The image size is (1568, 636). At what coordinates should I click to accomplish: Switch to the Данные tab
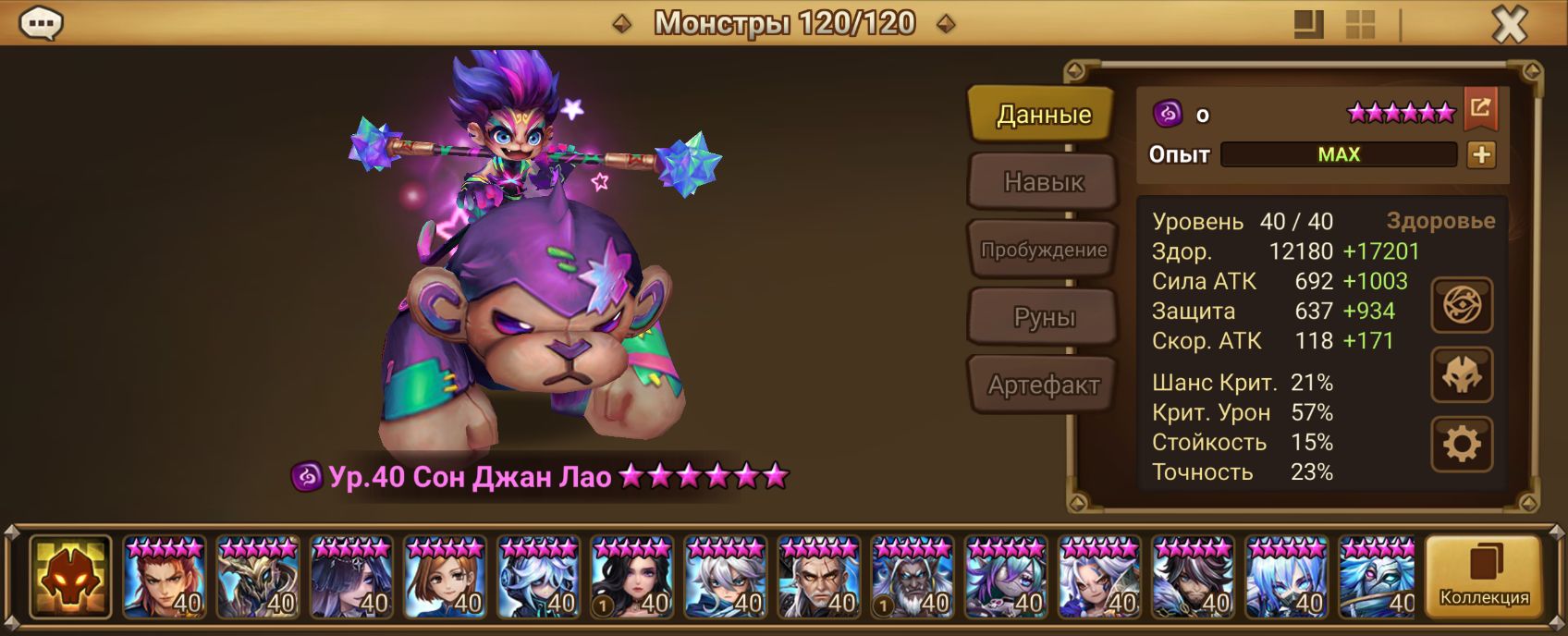[x=1042, y=115]
